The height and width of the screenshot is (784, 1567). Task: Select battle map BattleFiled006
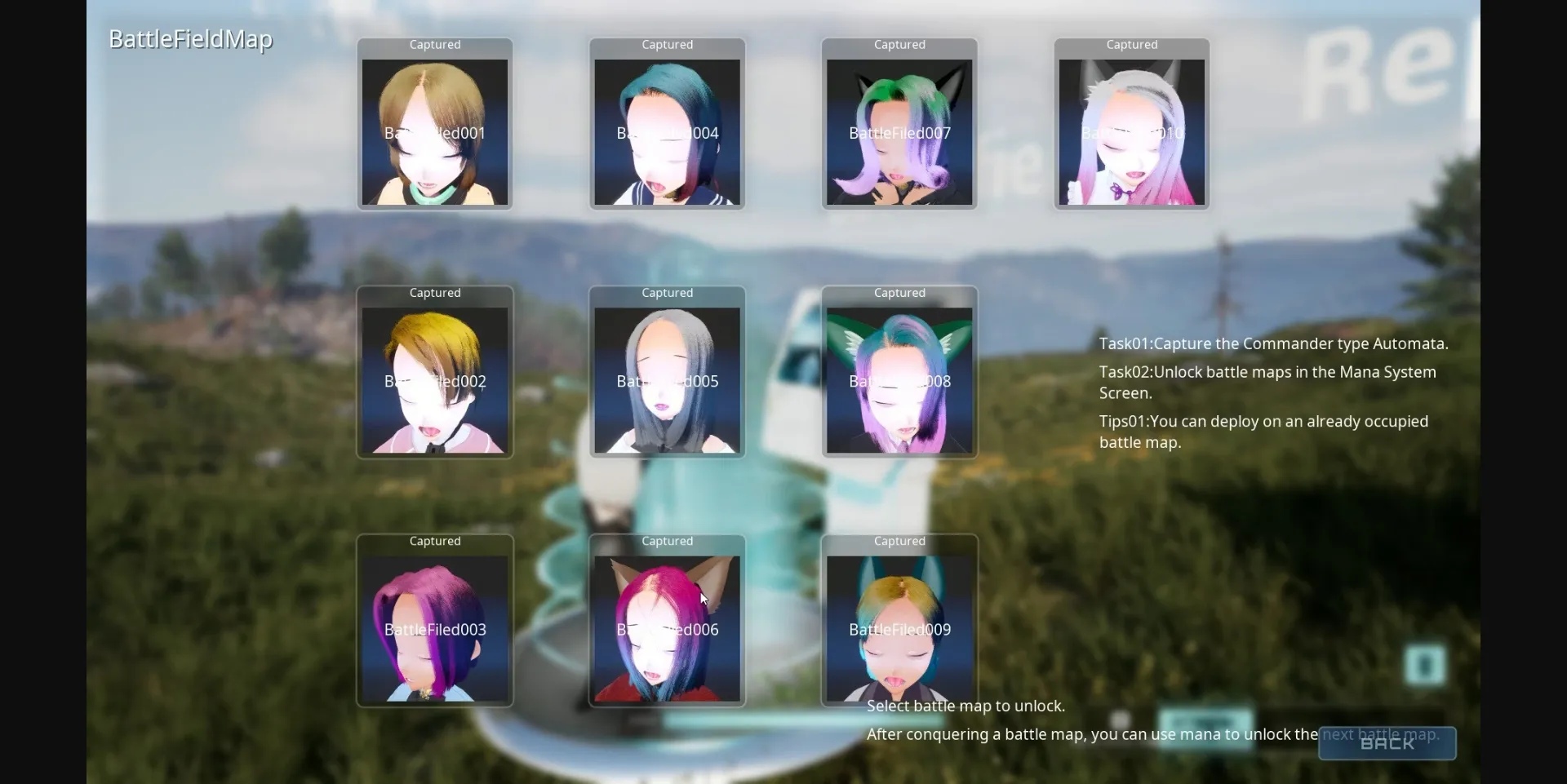[667, 628]
